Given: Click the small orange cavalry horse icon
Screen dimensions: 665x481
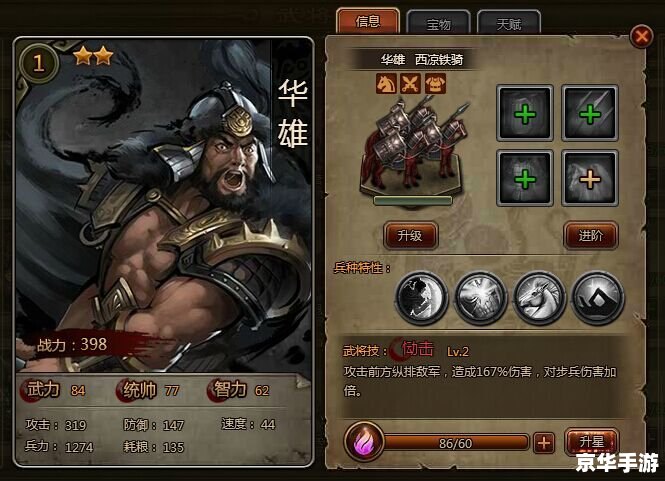Looking at the screenshot, I should (384, 84).
